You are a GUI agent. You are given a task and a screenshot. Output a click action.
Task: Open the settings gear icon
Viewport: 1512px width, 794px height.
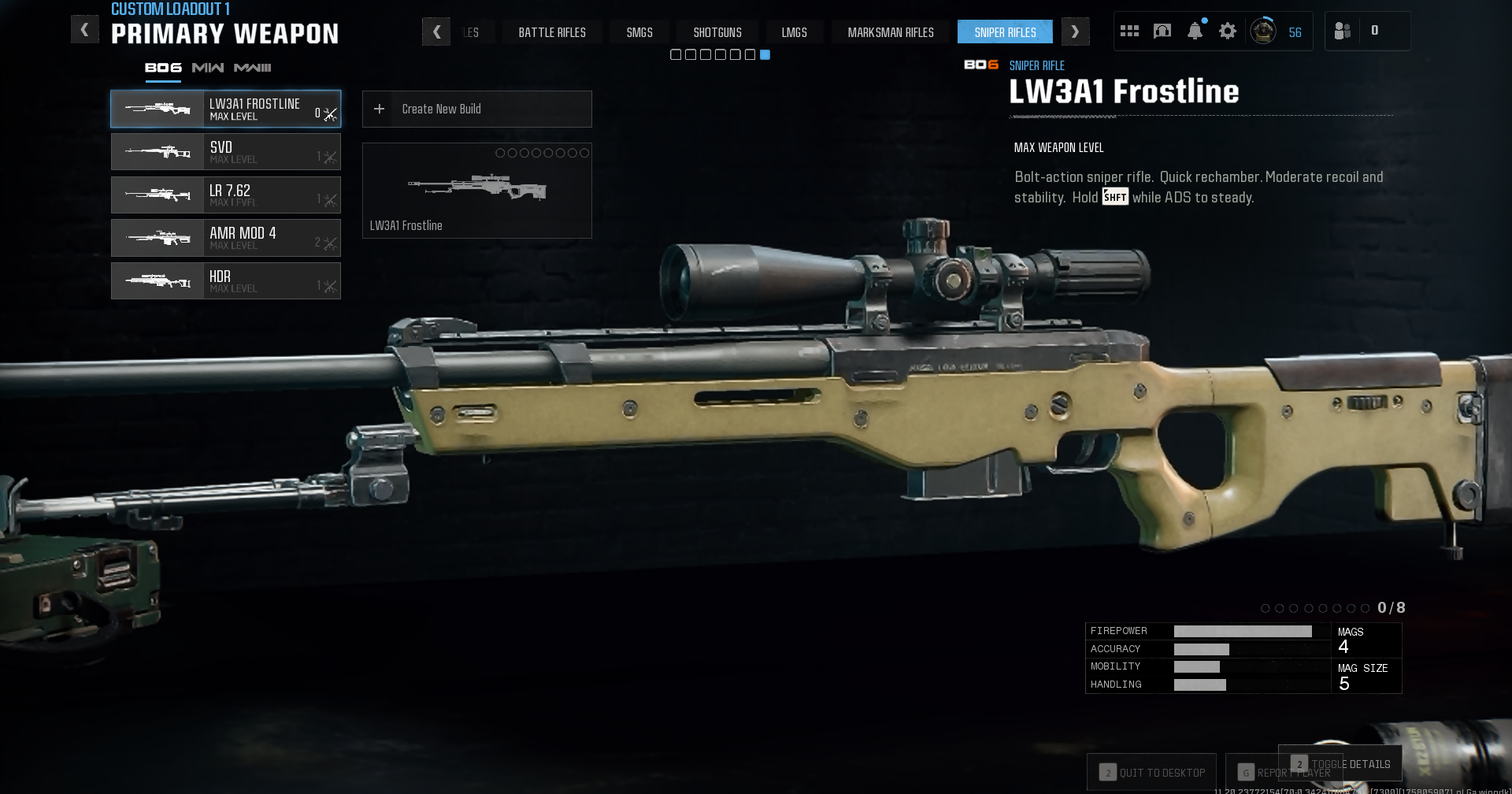[x=1227, y=32]
